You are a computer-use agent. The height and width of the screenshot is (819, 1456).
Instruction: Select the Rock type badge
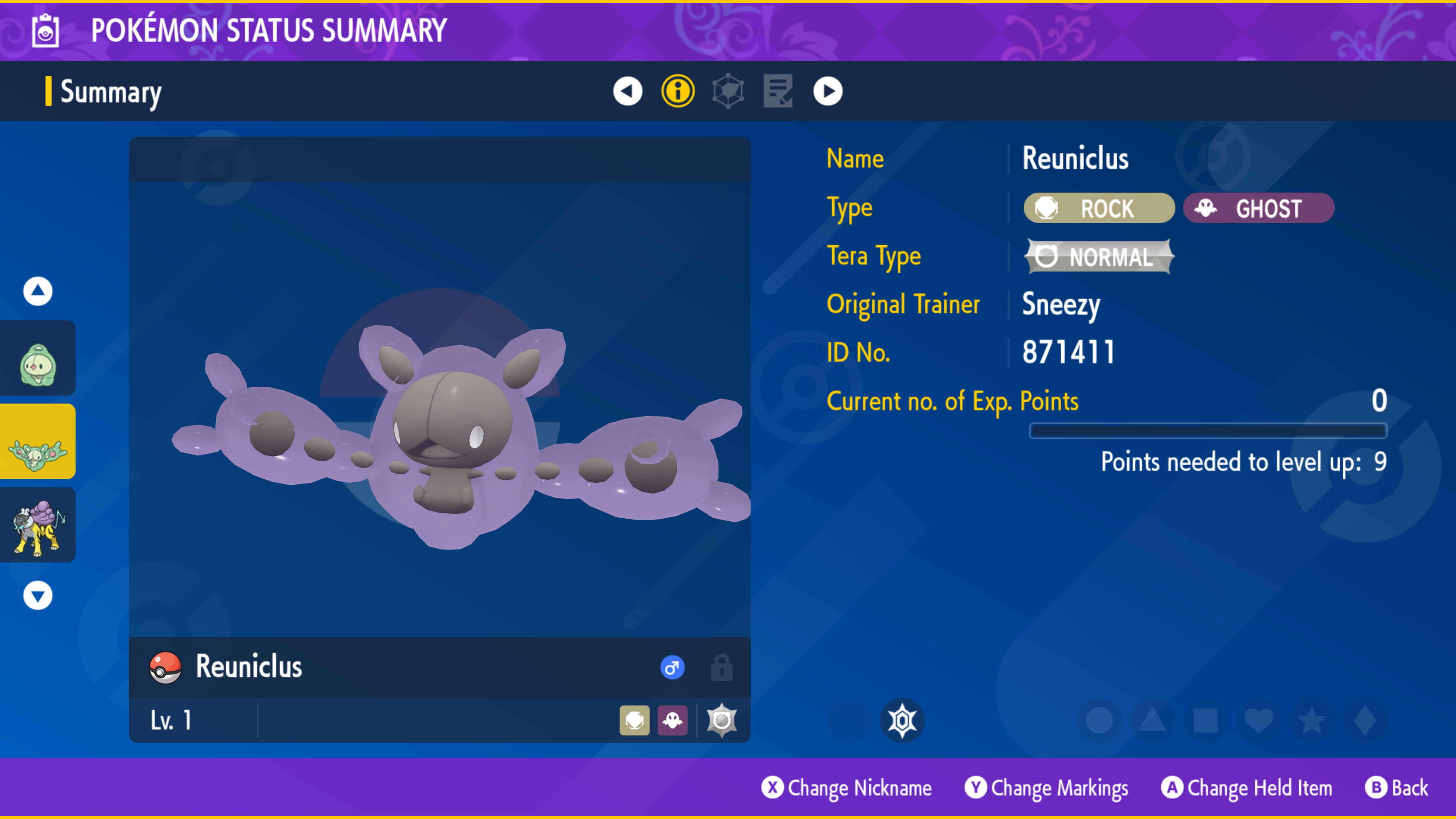(1098, 208)
